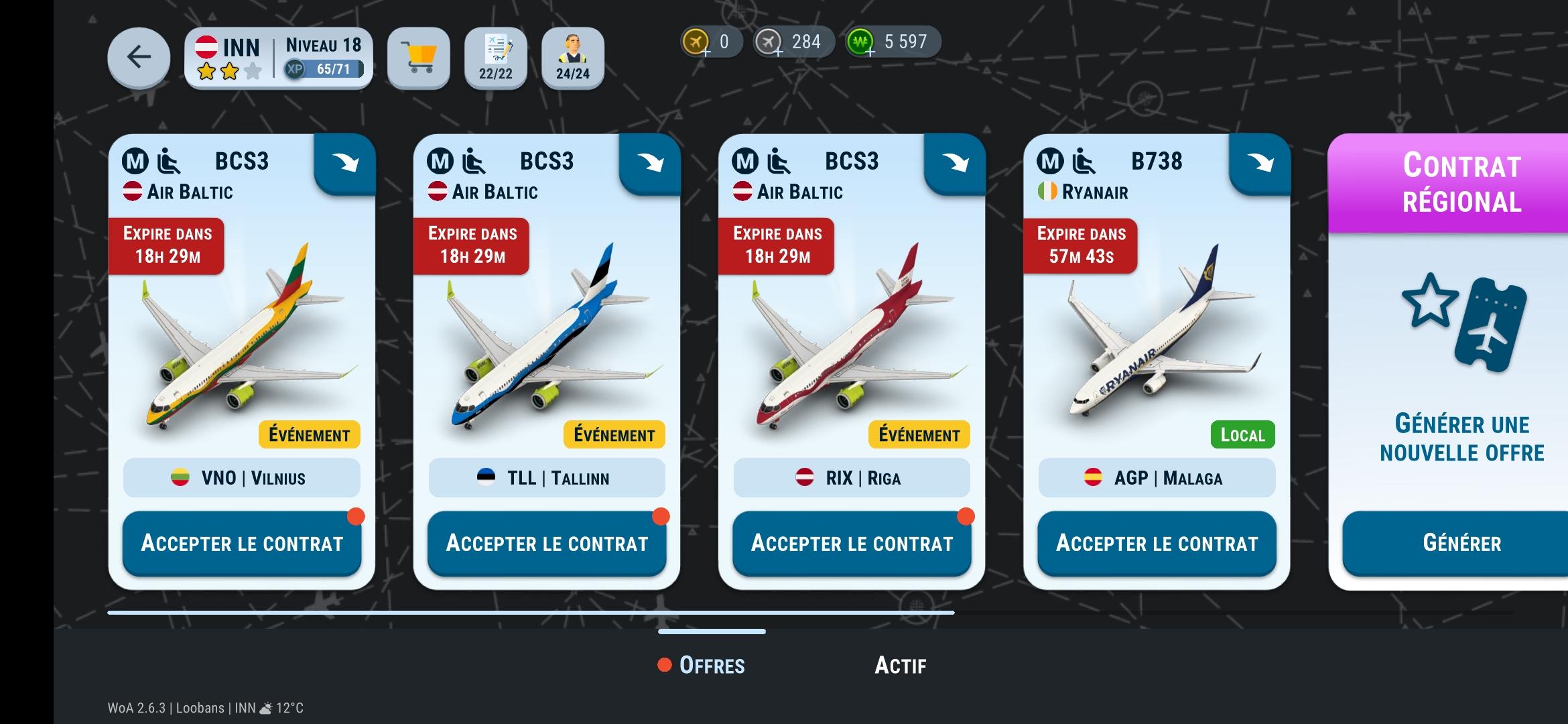Expand the TLL | Tallinn destination details
The image size is (1568, 724).
547,478
